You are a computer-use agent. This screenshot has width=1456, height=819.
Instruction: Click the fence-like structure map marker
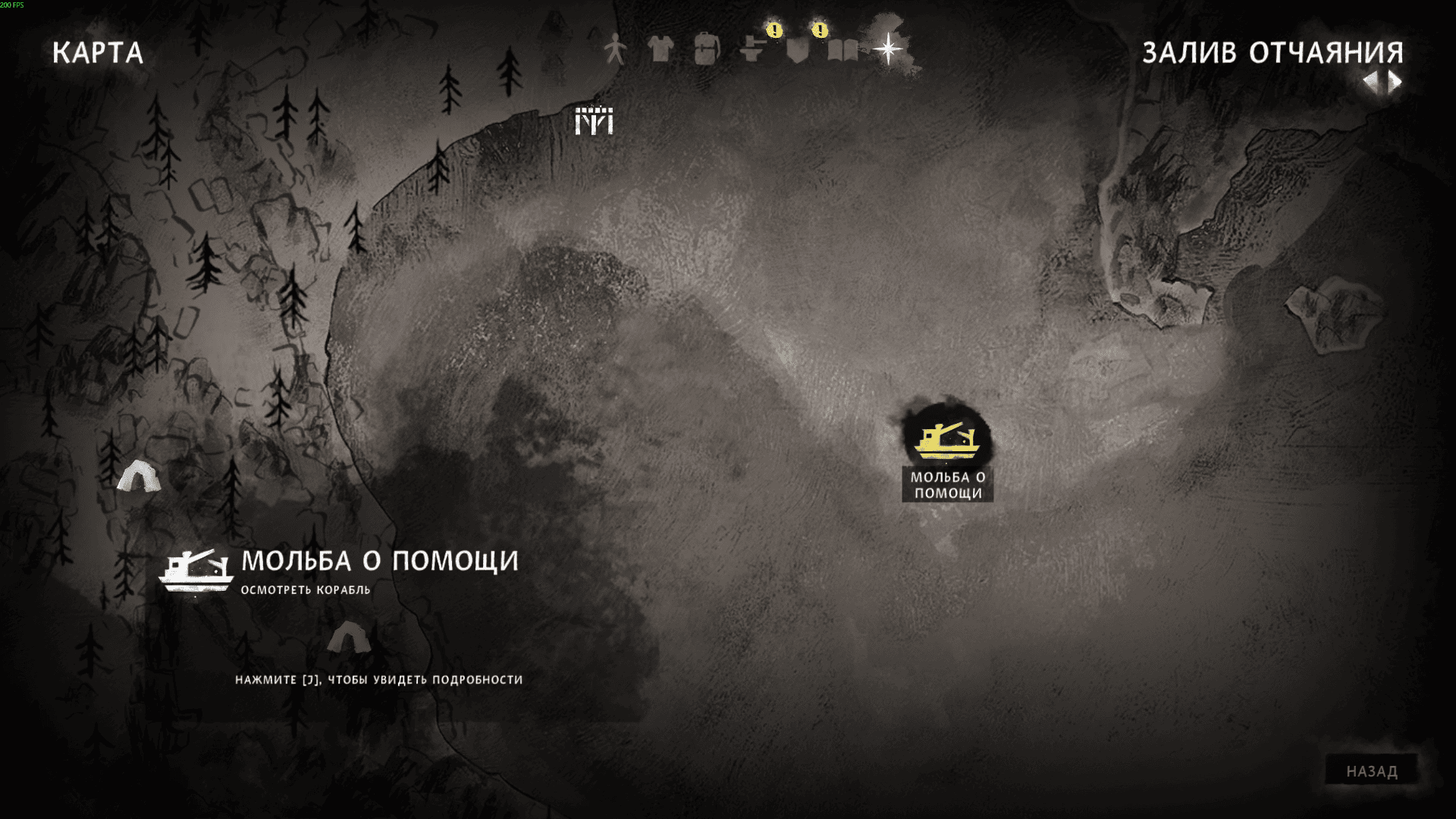pyautogui.click(x=594, y=120)
